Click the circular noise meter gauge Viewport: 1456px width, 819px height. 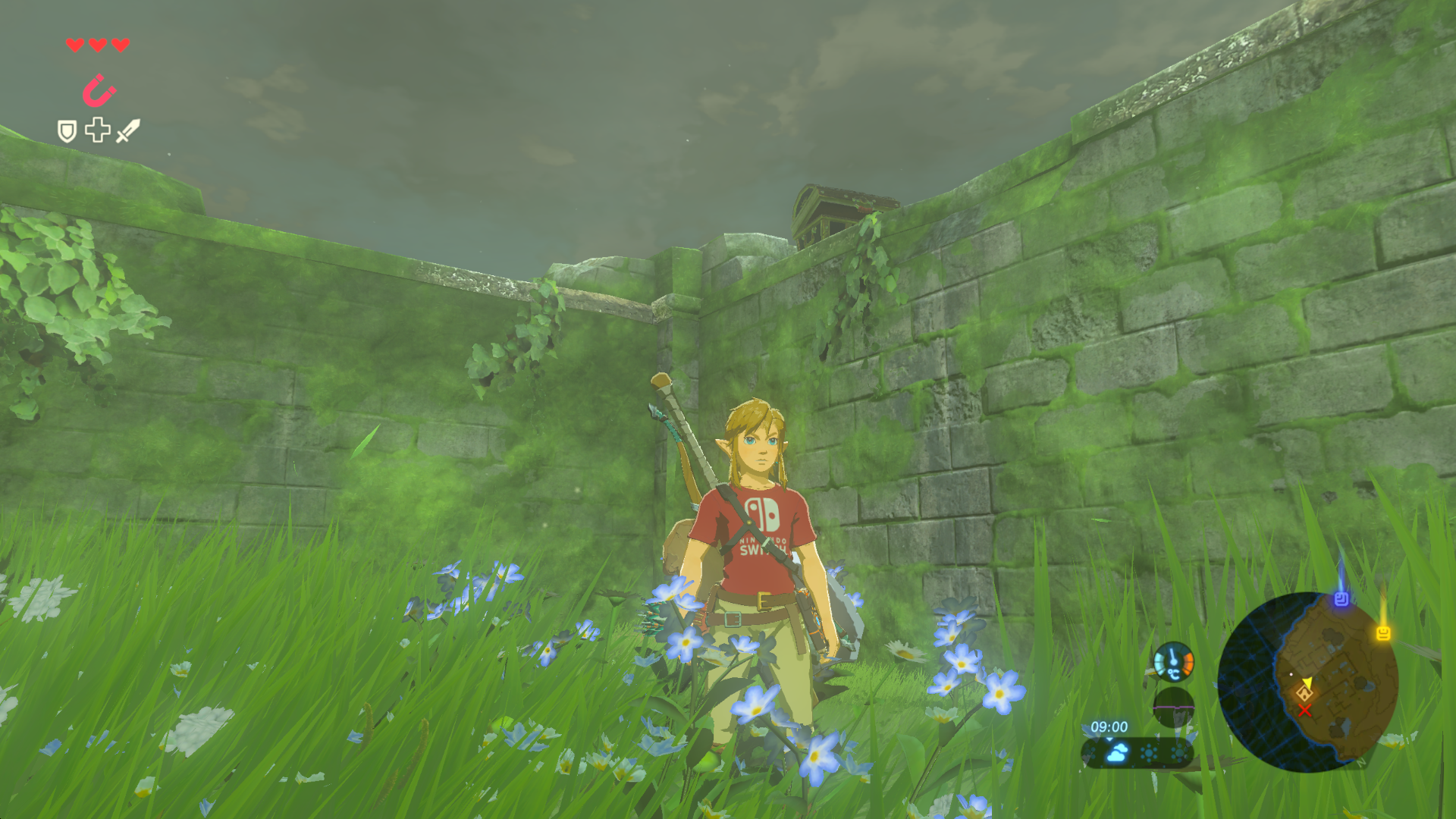pos(1174,708)
